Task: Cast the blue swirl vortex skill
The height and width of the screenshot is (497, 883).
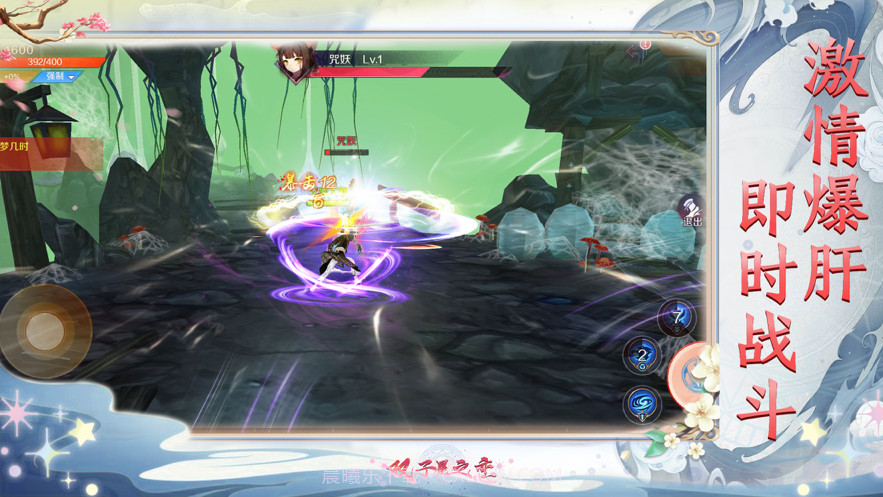Action: (641, 404)
